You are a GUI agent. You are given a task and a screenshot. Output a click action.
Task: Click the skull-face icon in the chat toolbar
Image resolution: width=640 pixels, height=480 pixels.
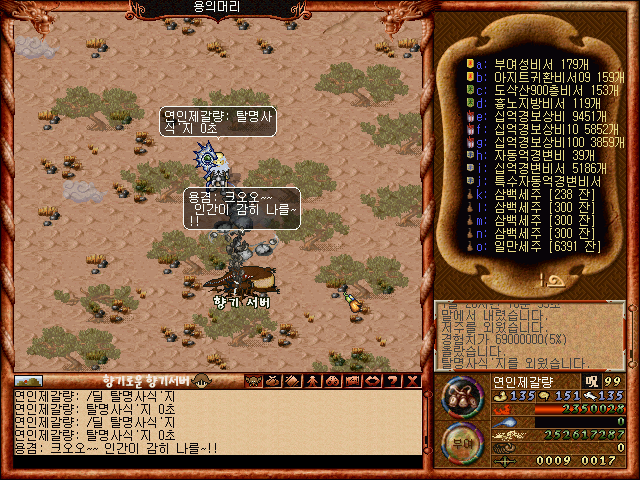coord(254,380)
